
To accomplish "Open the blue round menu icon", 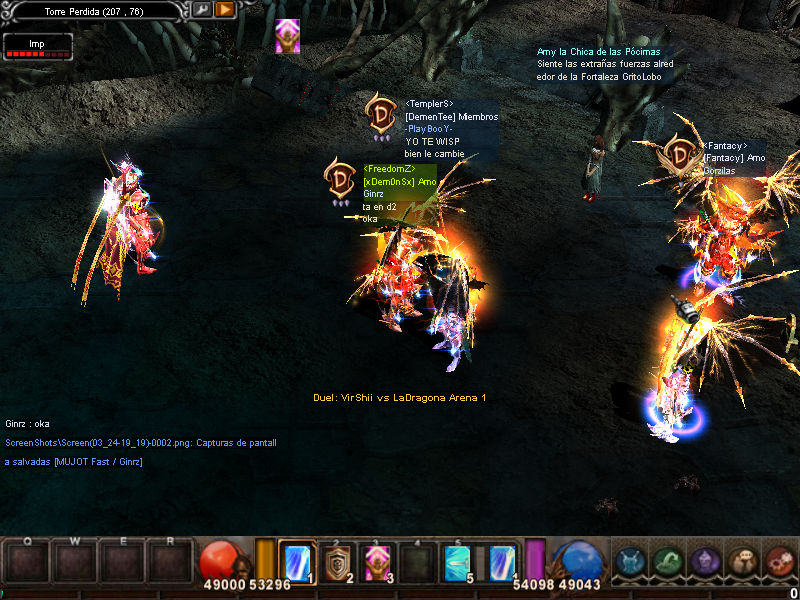I will tap(629, 562).
